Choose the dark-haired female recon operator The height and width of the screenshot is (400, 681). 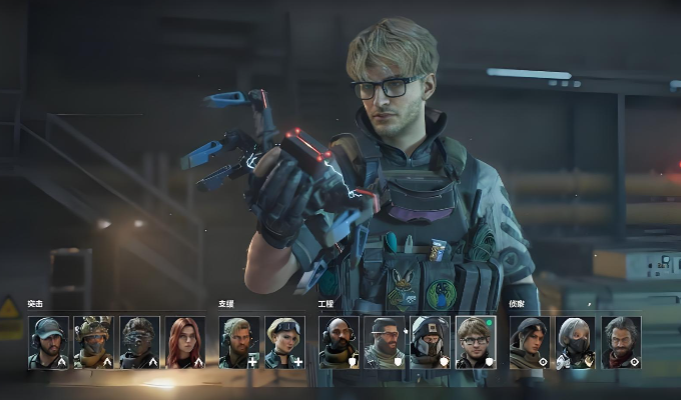pos(529,343)
